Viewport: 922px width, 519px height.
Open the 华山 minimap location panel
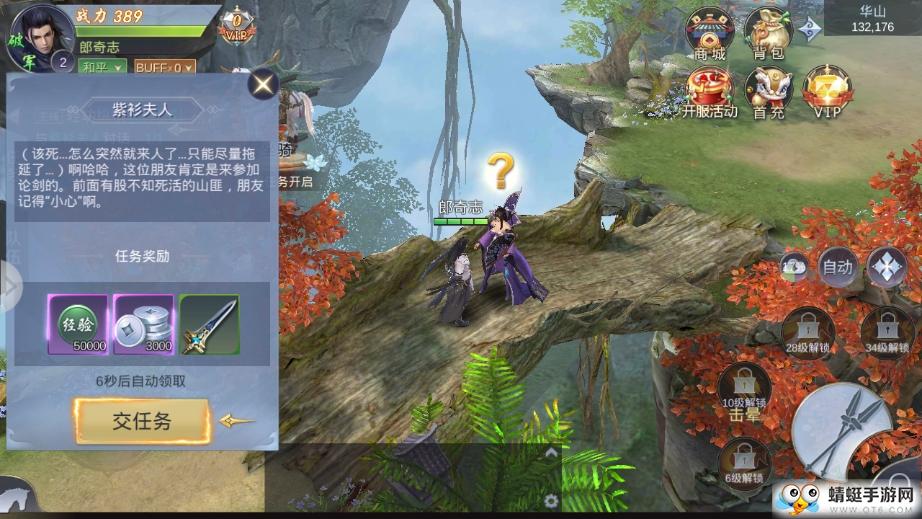tap(872, 19)
